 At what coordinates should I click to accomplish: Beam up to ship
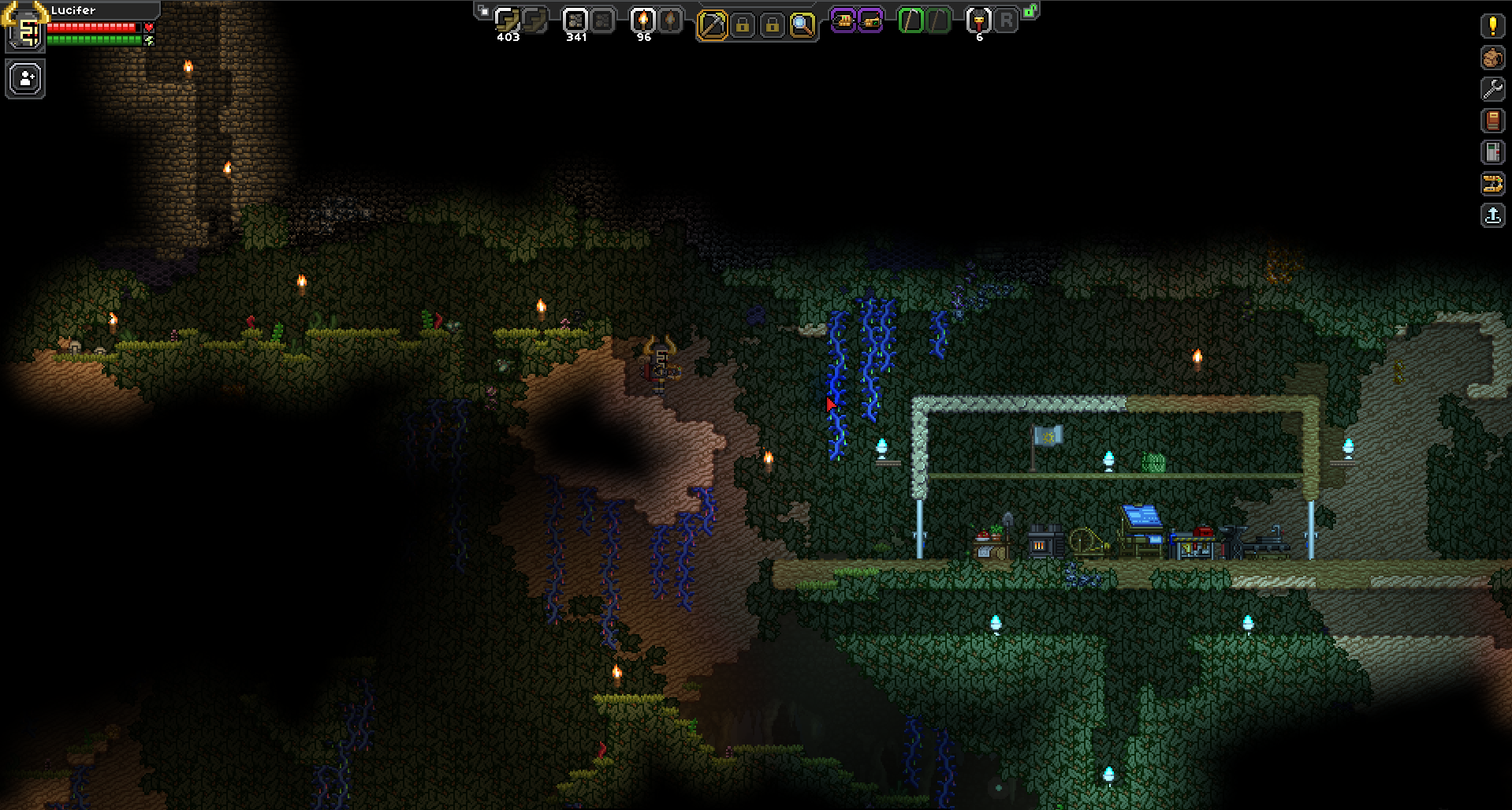tap(1492, 216)
